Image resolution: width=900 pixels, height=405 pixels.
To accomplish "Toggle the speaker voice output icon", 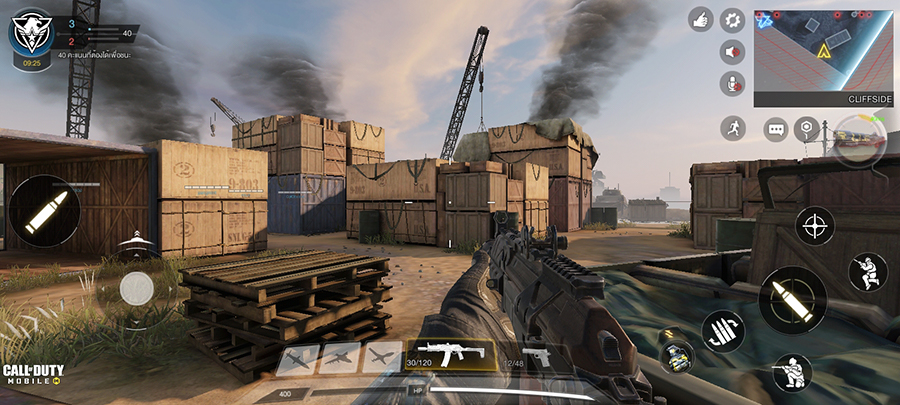I will coord(733,51).
